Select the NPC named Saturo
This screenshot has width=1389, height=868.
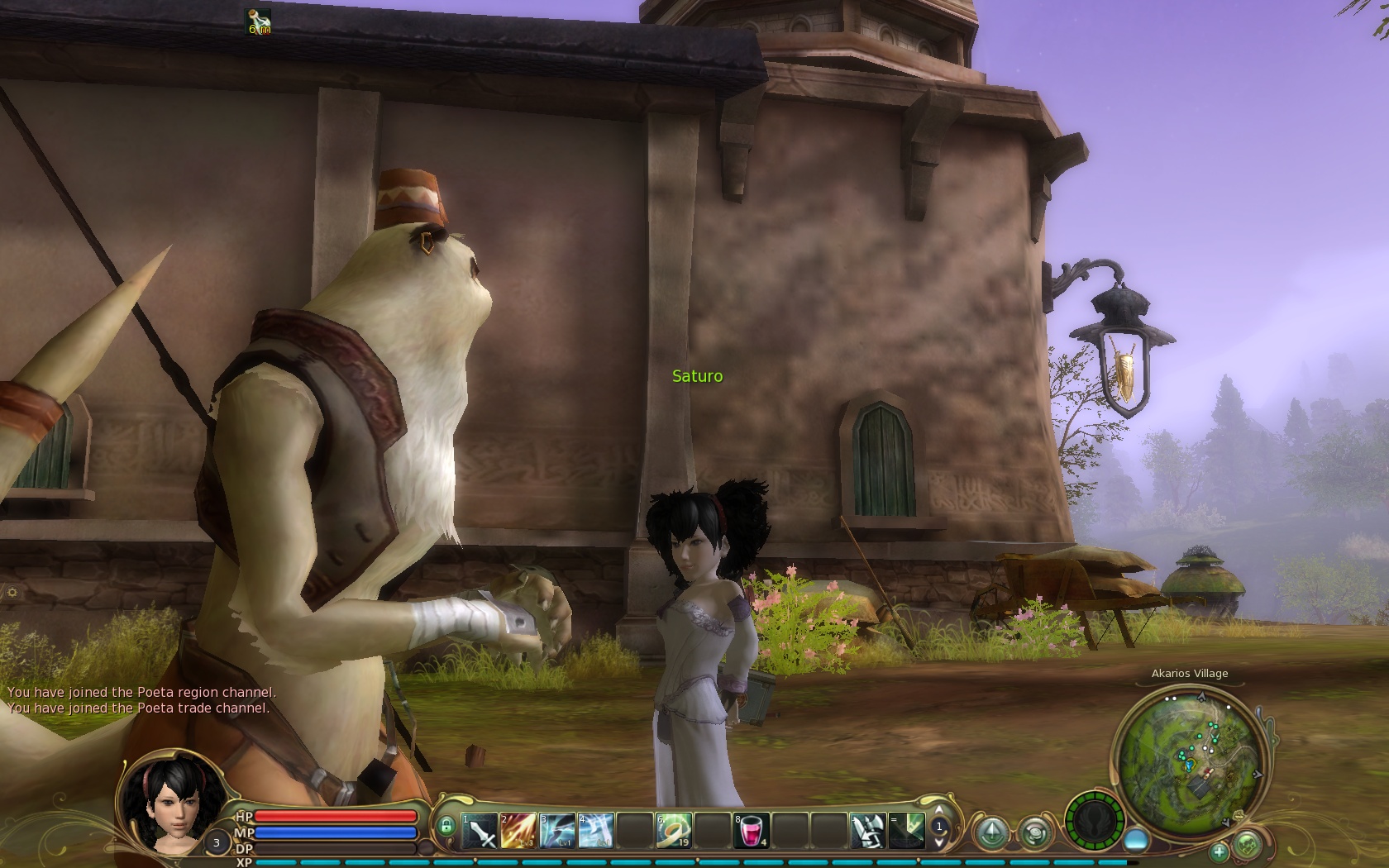click(698, 376)
